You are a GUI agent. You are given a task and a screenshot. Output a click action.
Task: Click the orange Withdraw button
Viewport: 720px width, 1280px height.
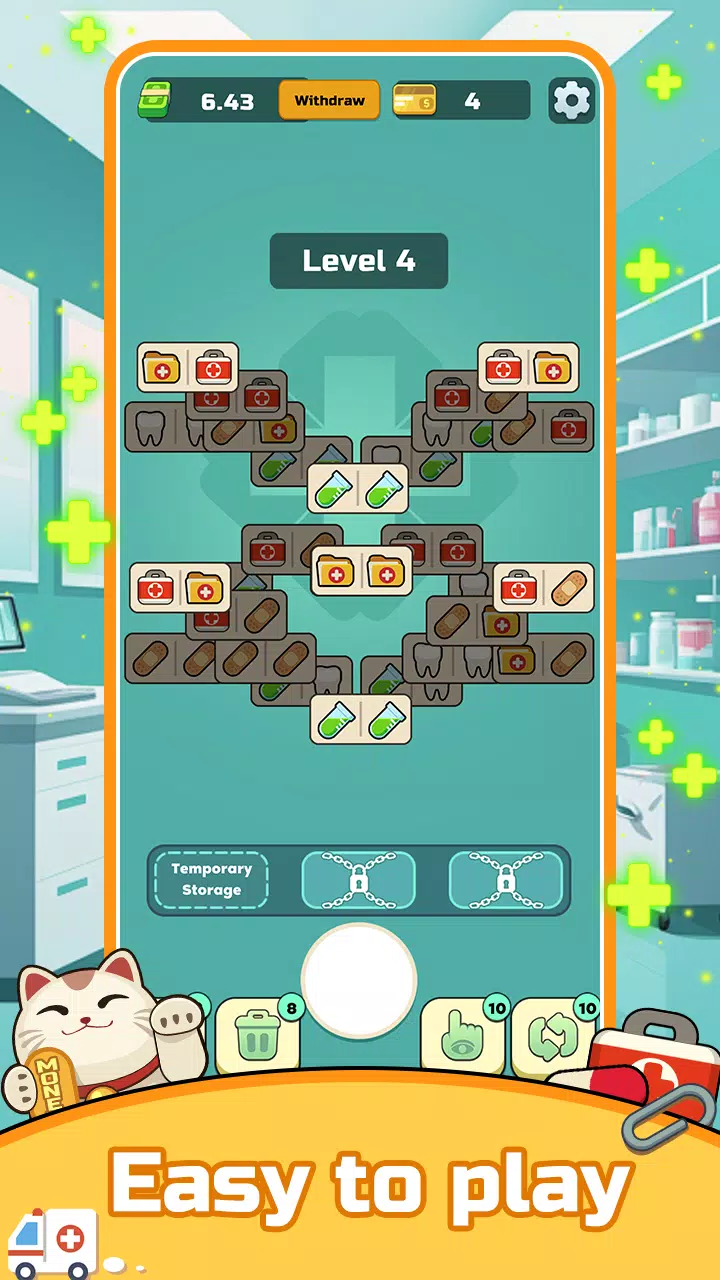[329, 101]
